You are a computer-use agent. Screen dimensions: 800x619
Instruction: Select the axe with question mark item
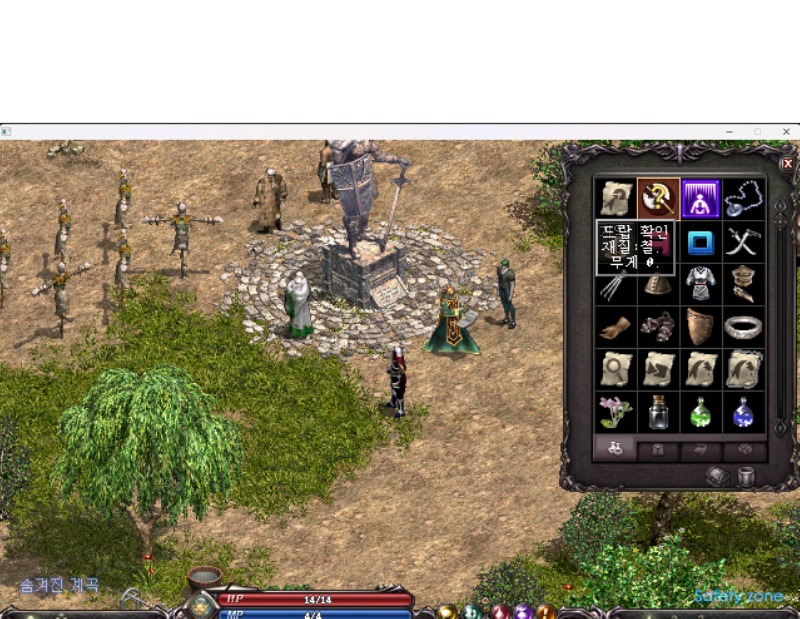(658, 198)
